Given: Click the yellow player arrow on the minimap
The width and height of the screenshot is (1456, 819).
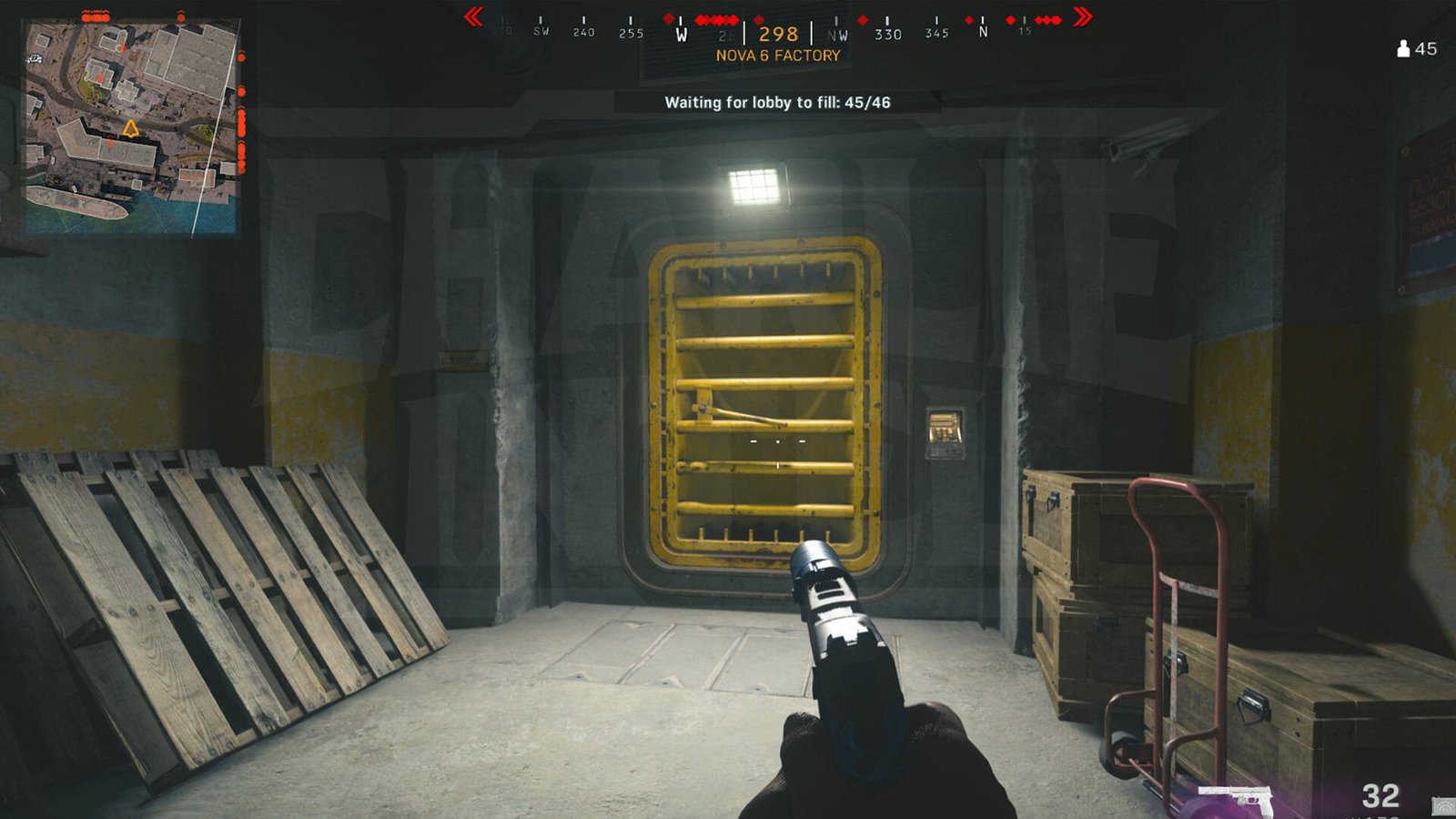Looking at the screenshot, I should [131, 129].
